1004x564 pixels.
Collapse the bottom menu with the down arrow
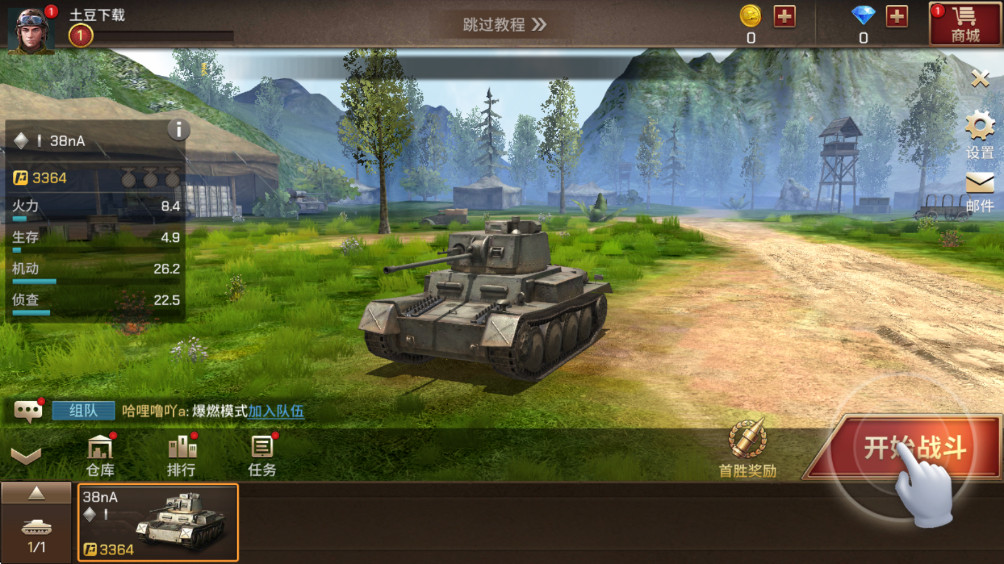[x=26, y=456]
